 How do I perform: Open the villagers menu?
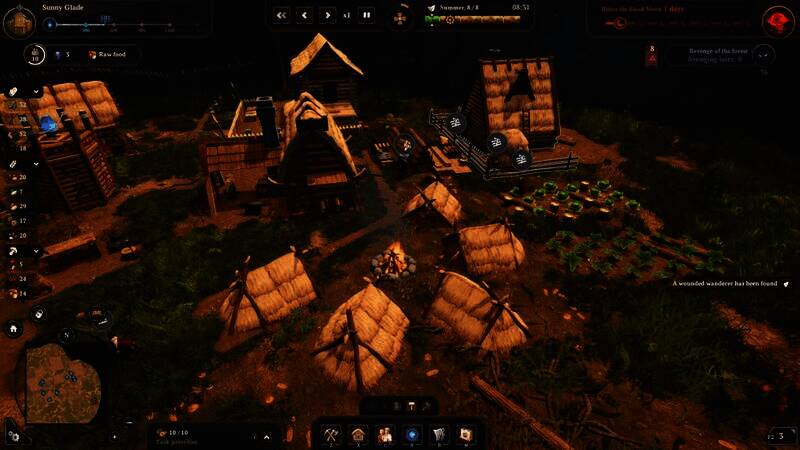point(385,435)
